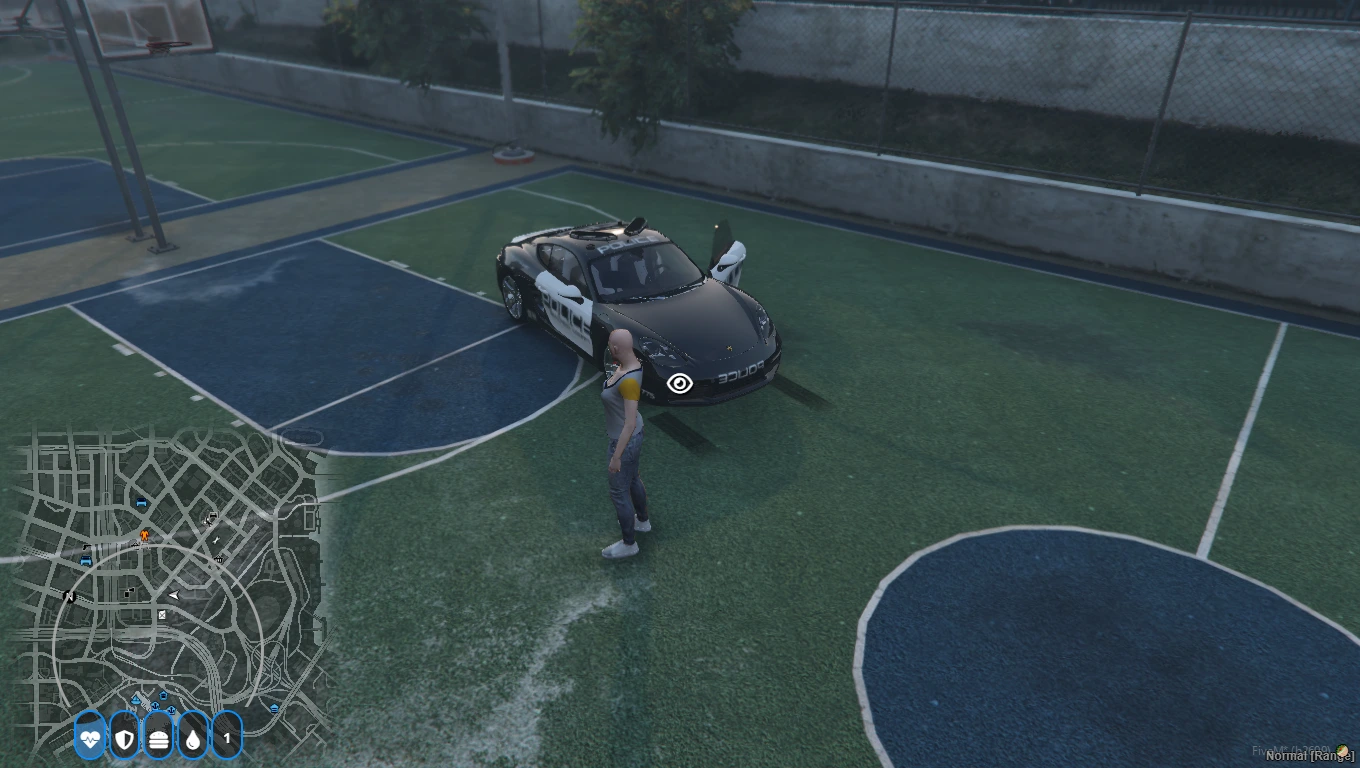Click the black N north indicator on the minimap
1360x768 pixels.
(69, 597)
